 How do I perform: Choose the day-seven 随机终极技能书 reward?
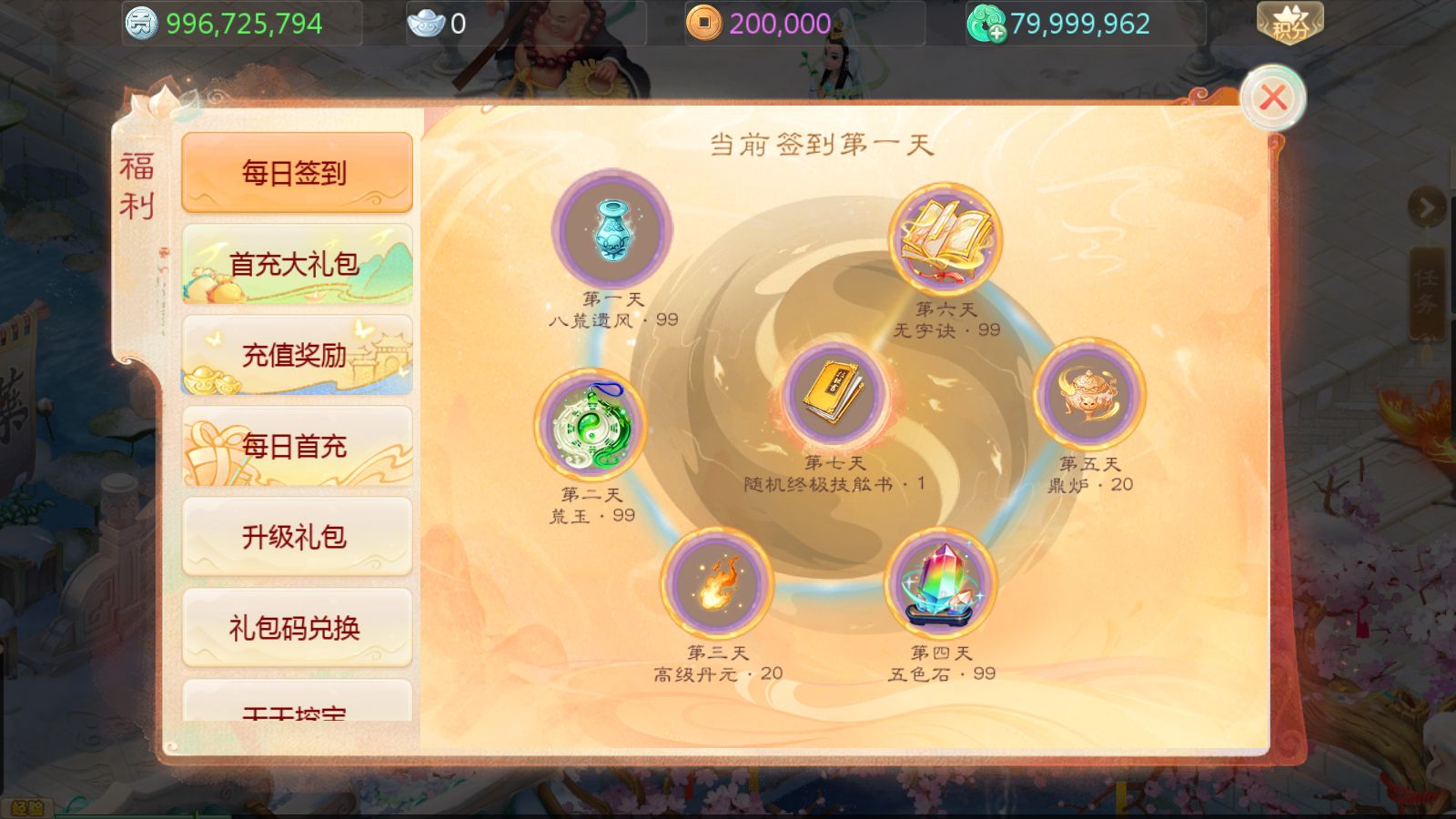(x=834, y=394)
